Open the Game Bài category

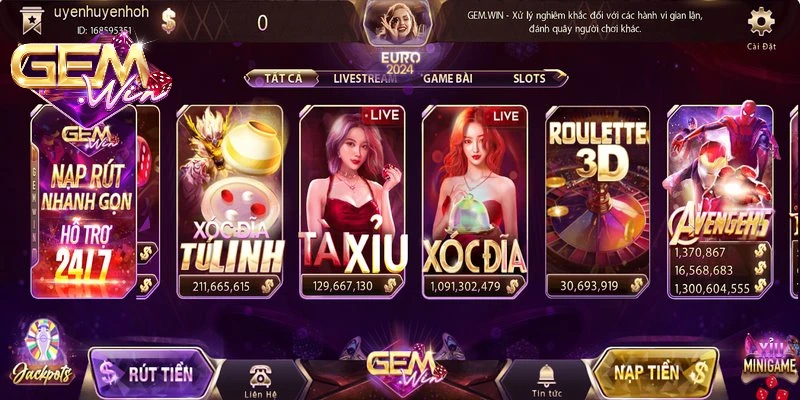(448, 77)
